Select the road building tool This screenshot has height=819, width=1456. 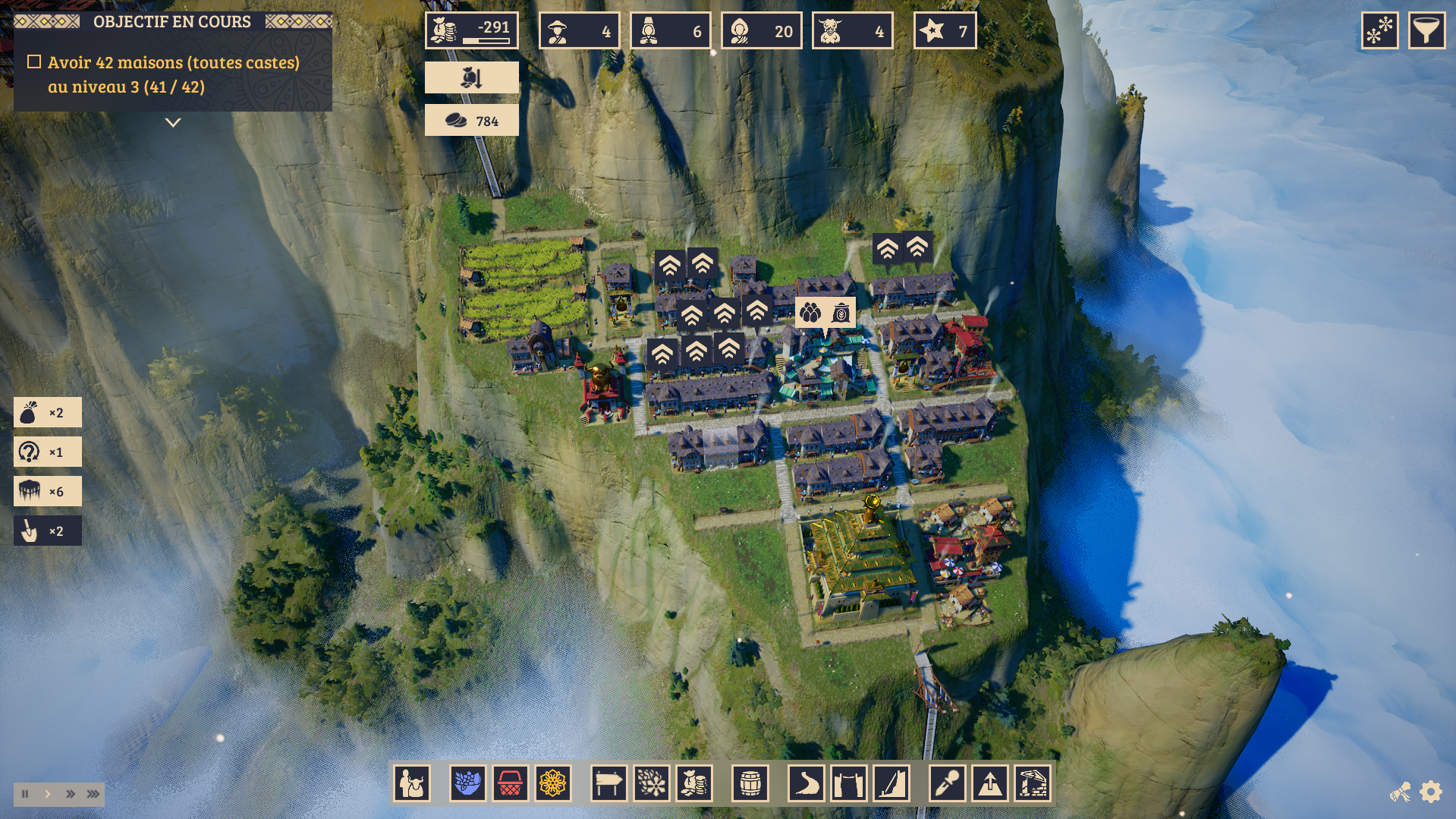806,783
